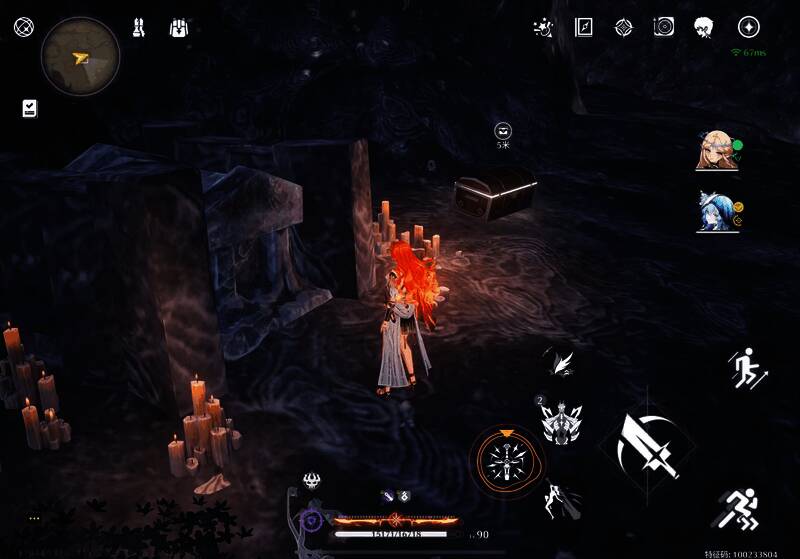This screenshot has height=559, width=800.
Task: Open the sparkle stars menu icon
Action: (544, 27)
